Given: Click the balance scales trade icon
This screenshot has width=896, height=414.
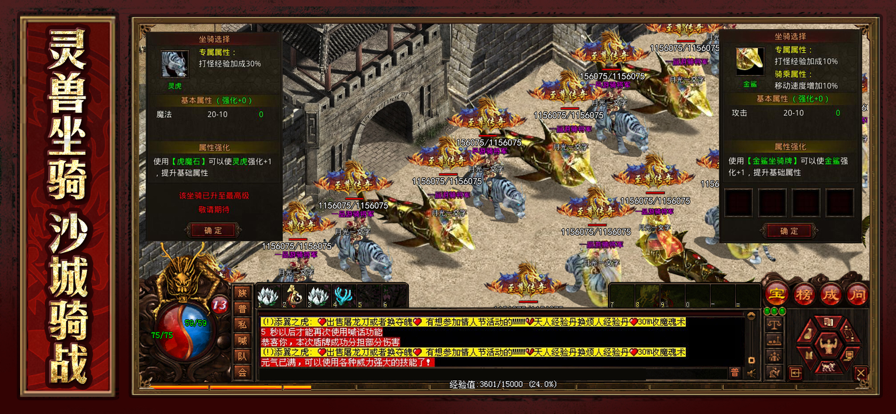Looking at the screenshot, I should [x=774, y=324].
